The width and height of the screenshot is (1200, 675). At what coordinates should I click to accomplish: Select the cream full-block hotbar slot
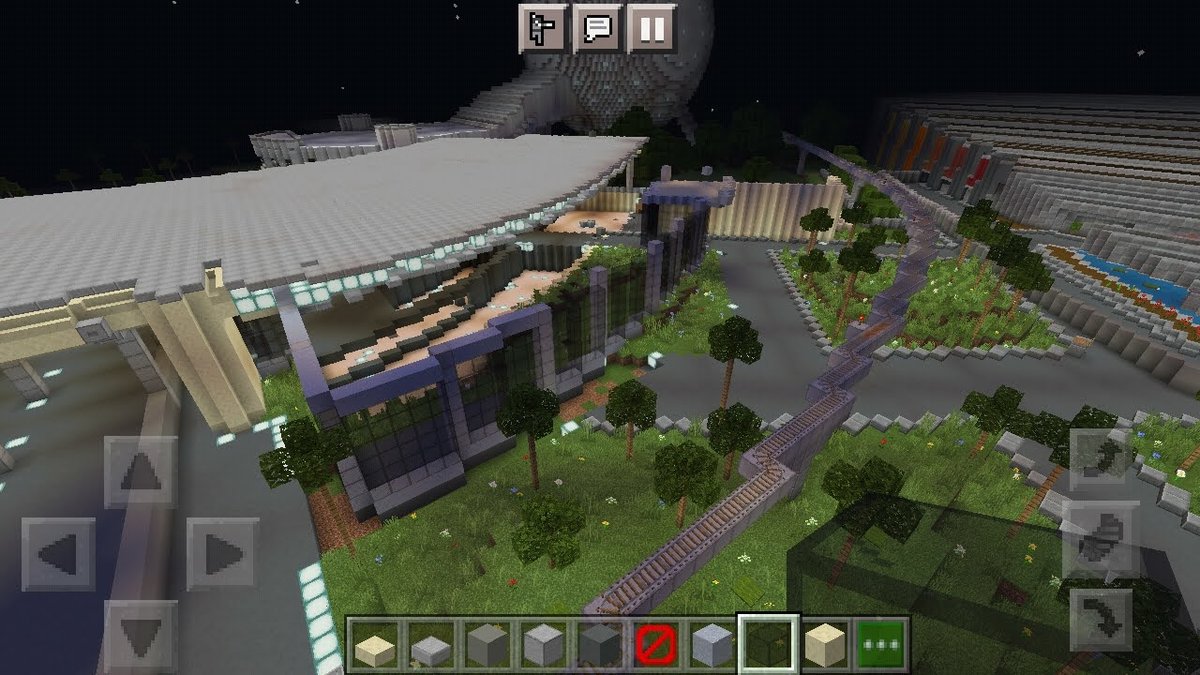point(825,643)
